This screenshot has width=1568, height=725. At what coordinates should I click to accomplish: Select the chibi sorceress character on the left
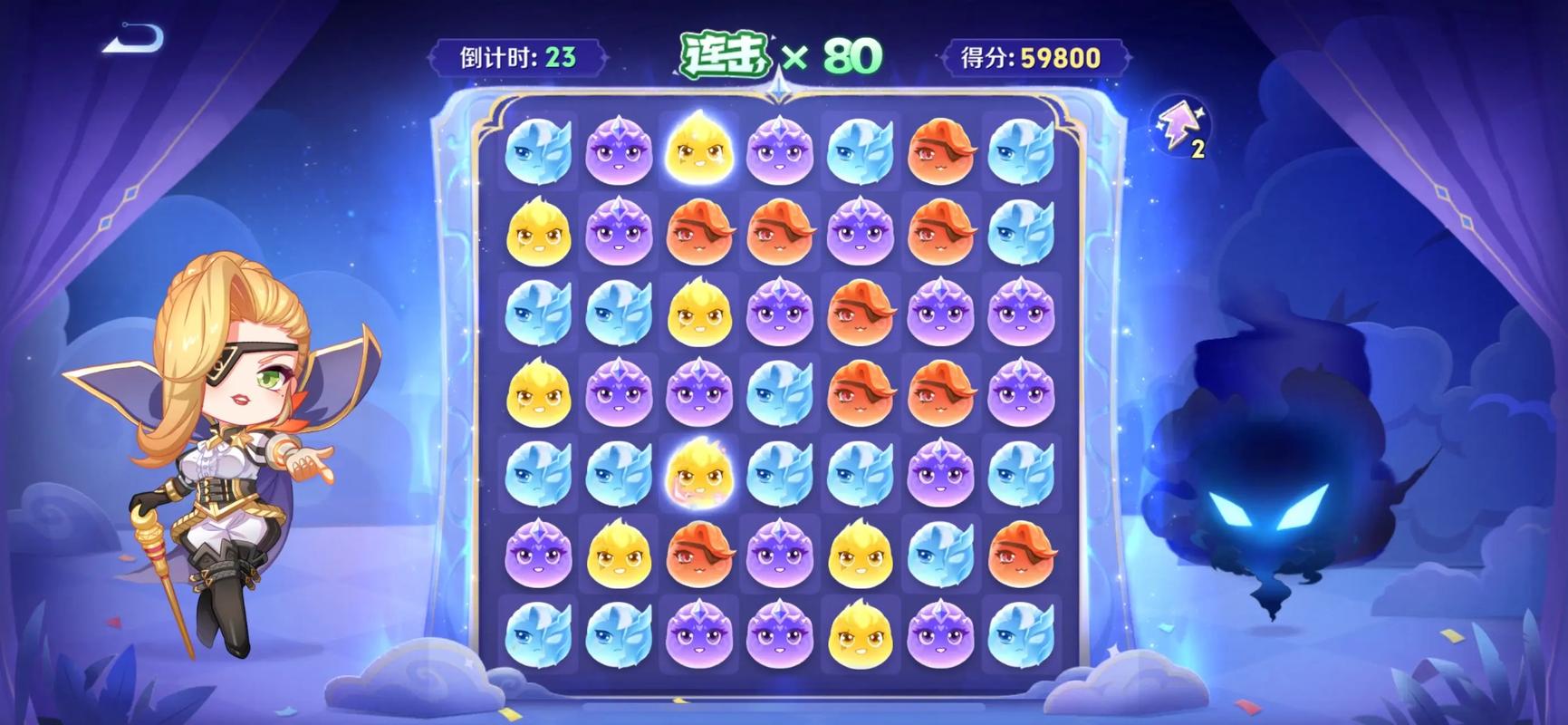226,435
